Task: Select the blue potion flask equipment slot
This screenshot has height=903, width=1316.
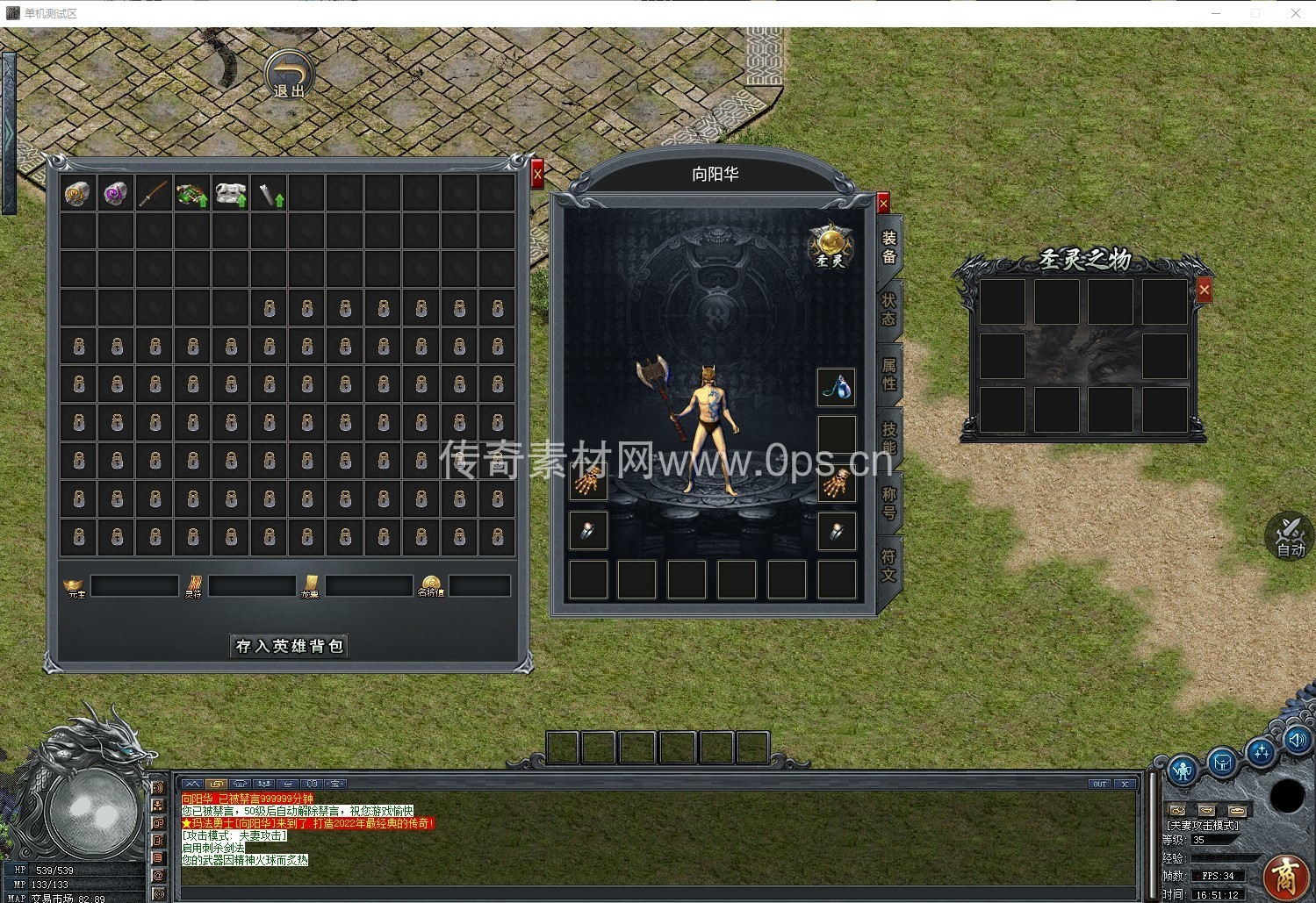Action: (837, 387)
